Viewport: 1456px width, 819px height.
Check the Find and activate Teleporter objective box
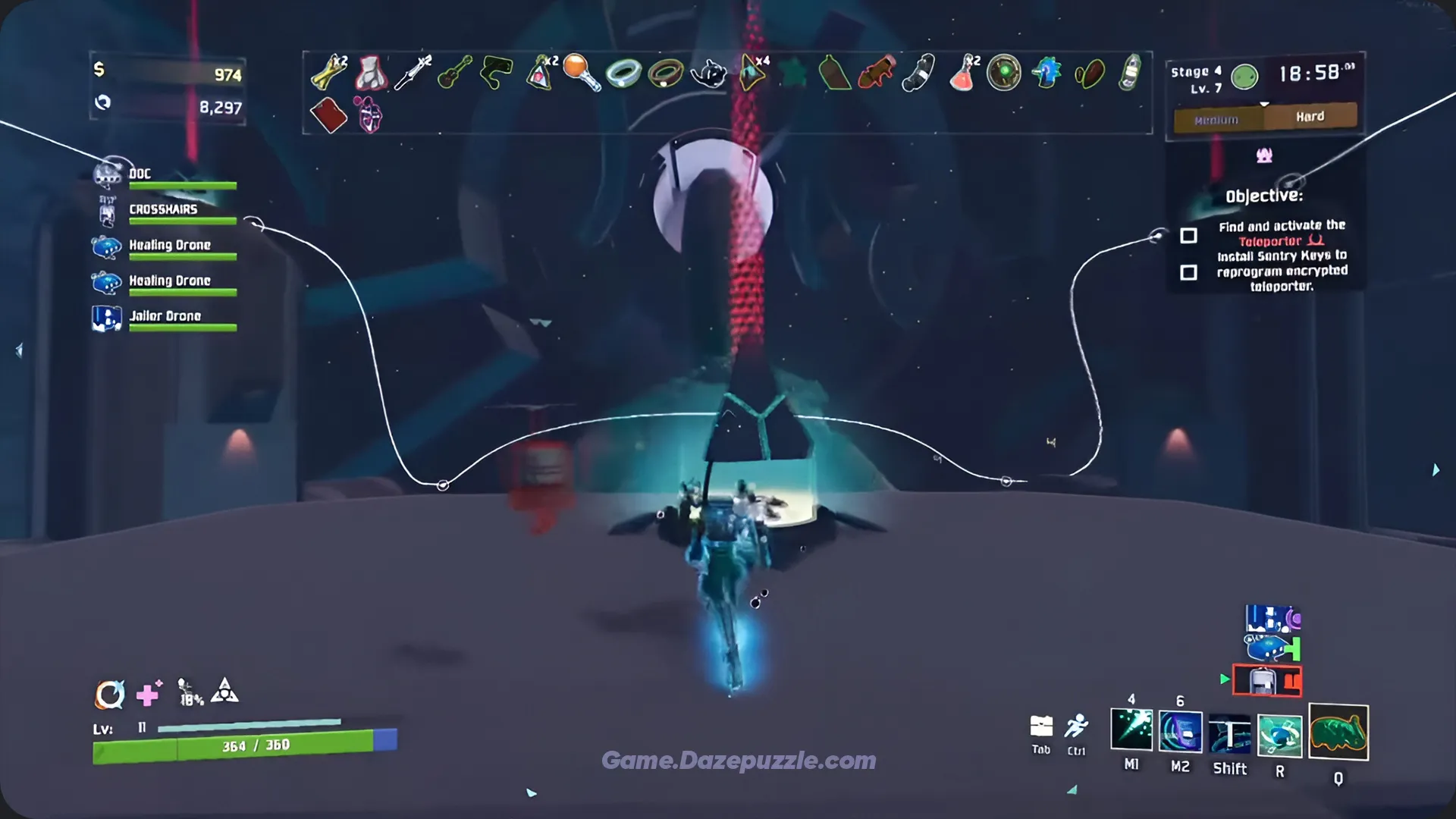pos(1188,237)
